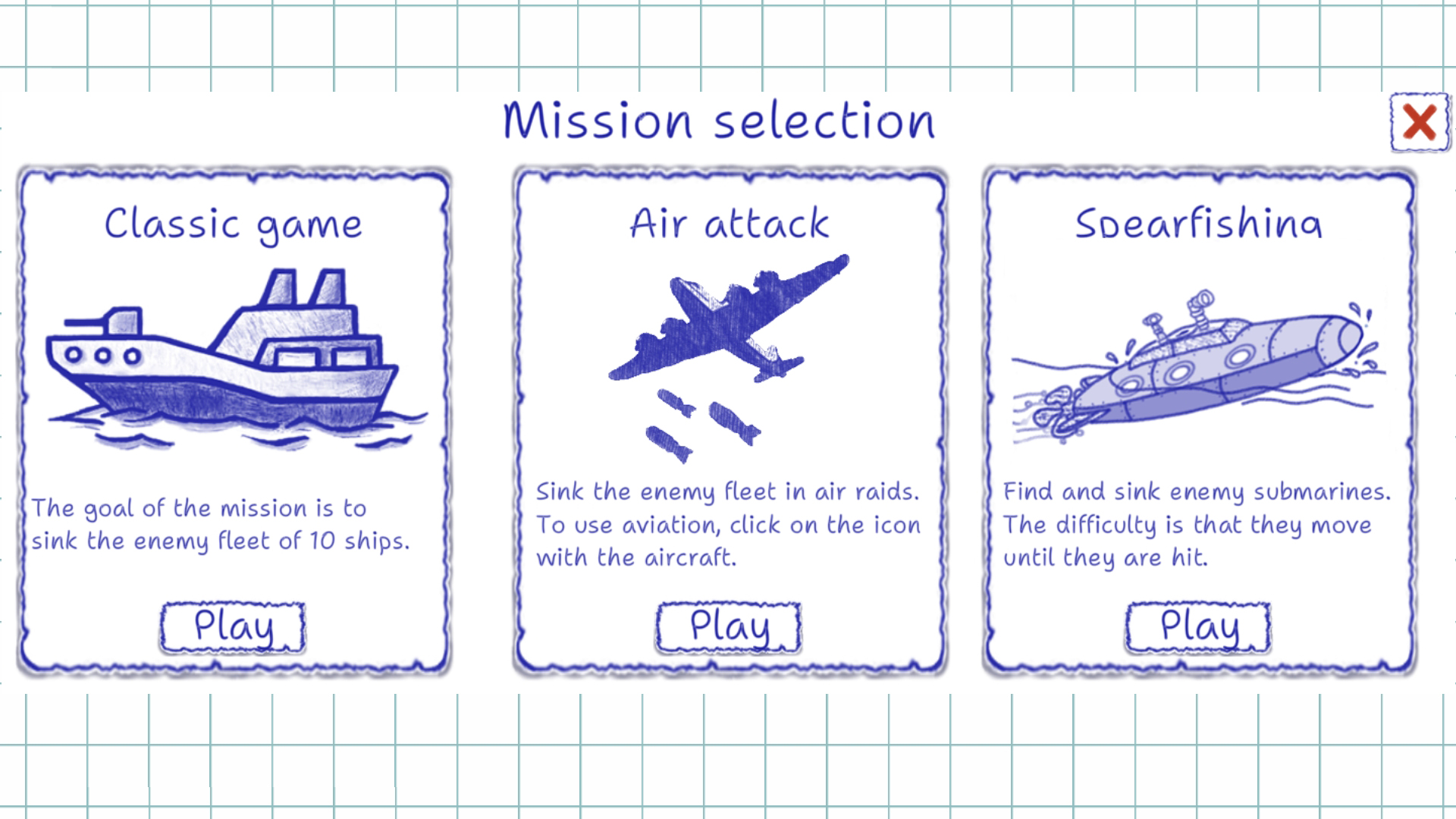Launch Spearfishing mode via its Play button
The height and width of the screenshot is (819, 1456).
pyautogui.click(x=1197, y=627)
